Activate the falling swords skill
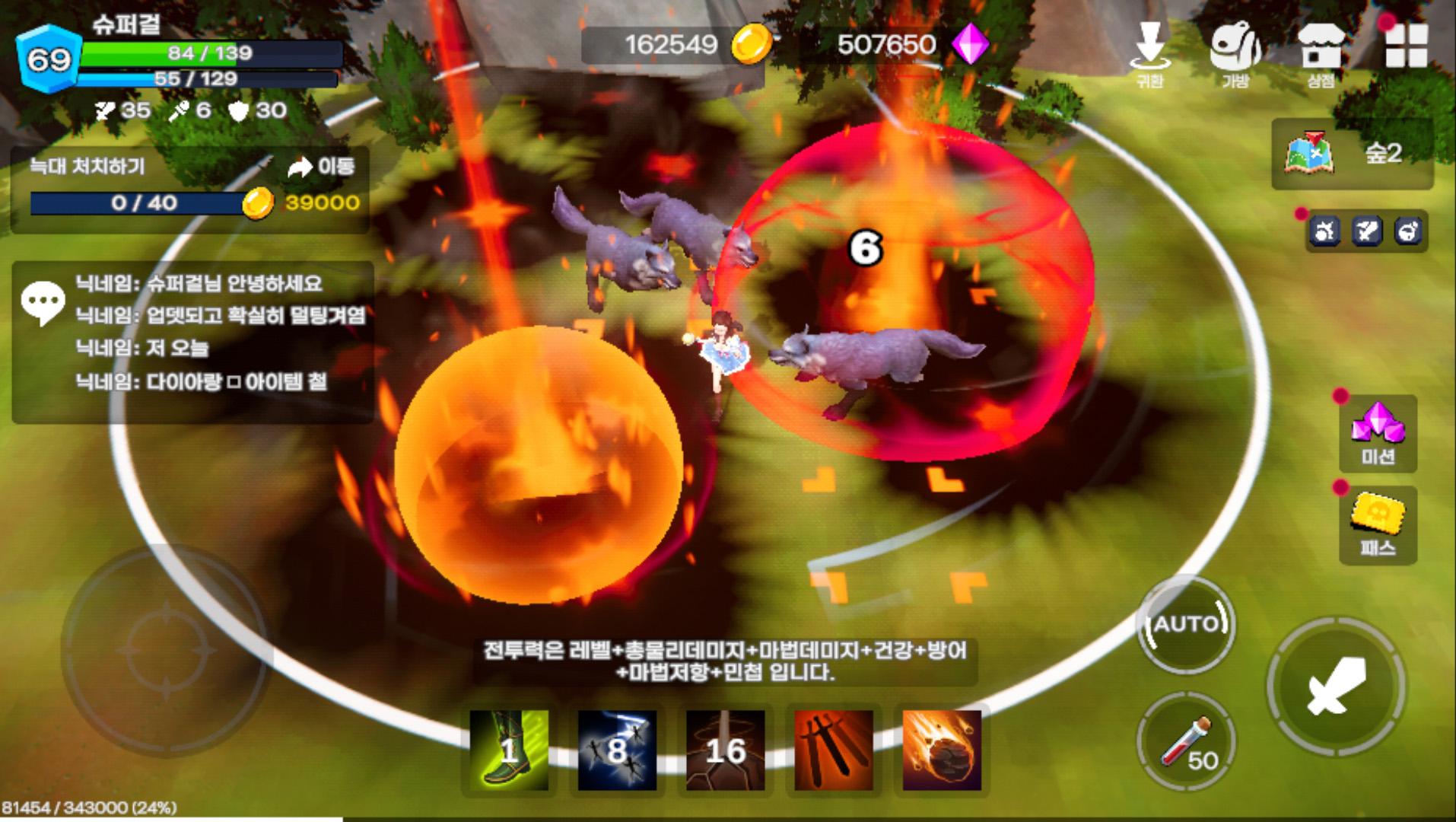 pyautogui.click(x=833, y=750)
